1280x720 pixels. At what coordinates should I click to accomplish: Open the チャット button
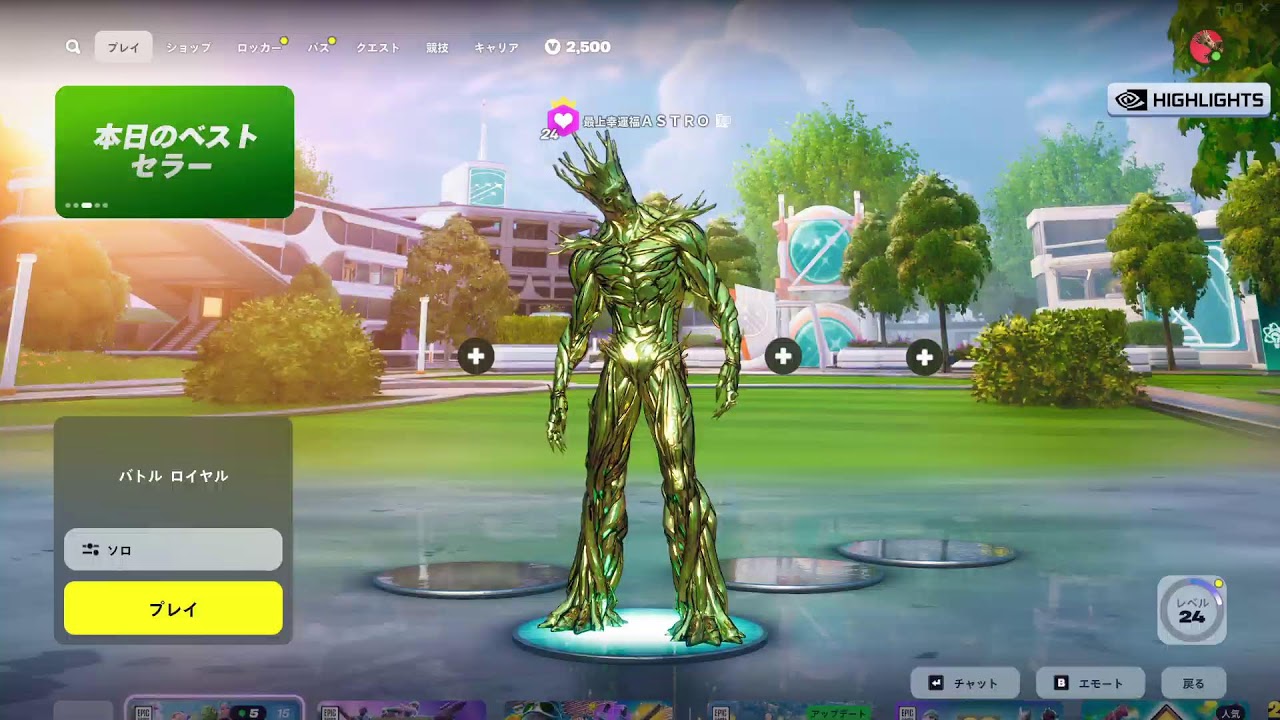tap(965, 683)
